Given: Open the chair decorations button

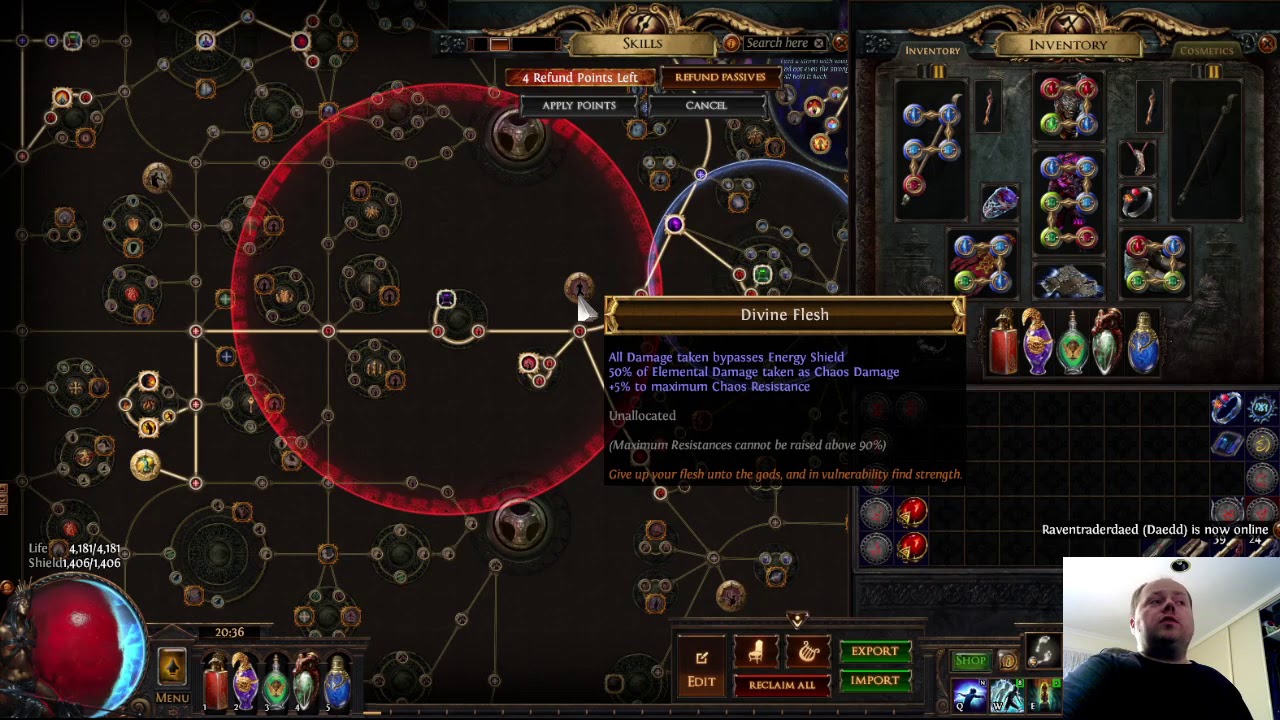Looking at the screenshot, I should (756, 652).
